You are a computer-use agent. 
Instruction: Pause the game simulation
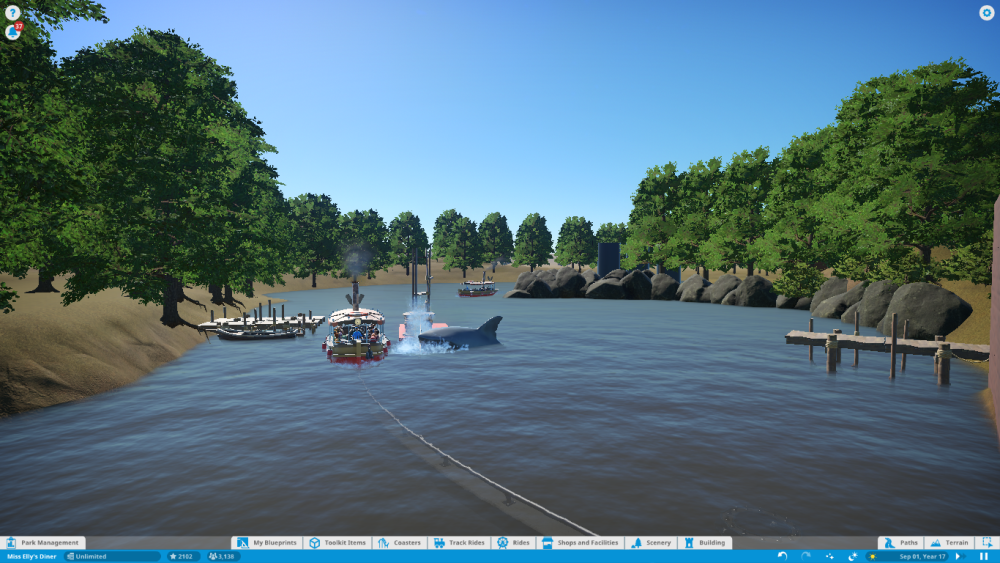pyautogui.click(x=984, y=556)
